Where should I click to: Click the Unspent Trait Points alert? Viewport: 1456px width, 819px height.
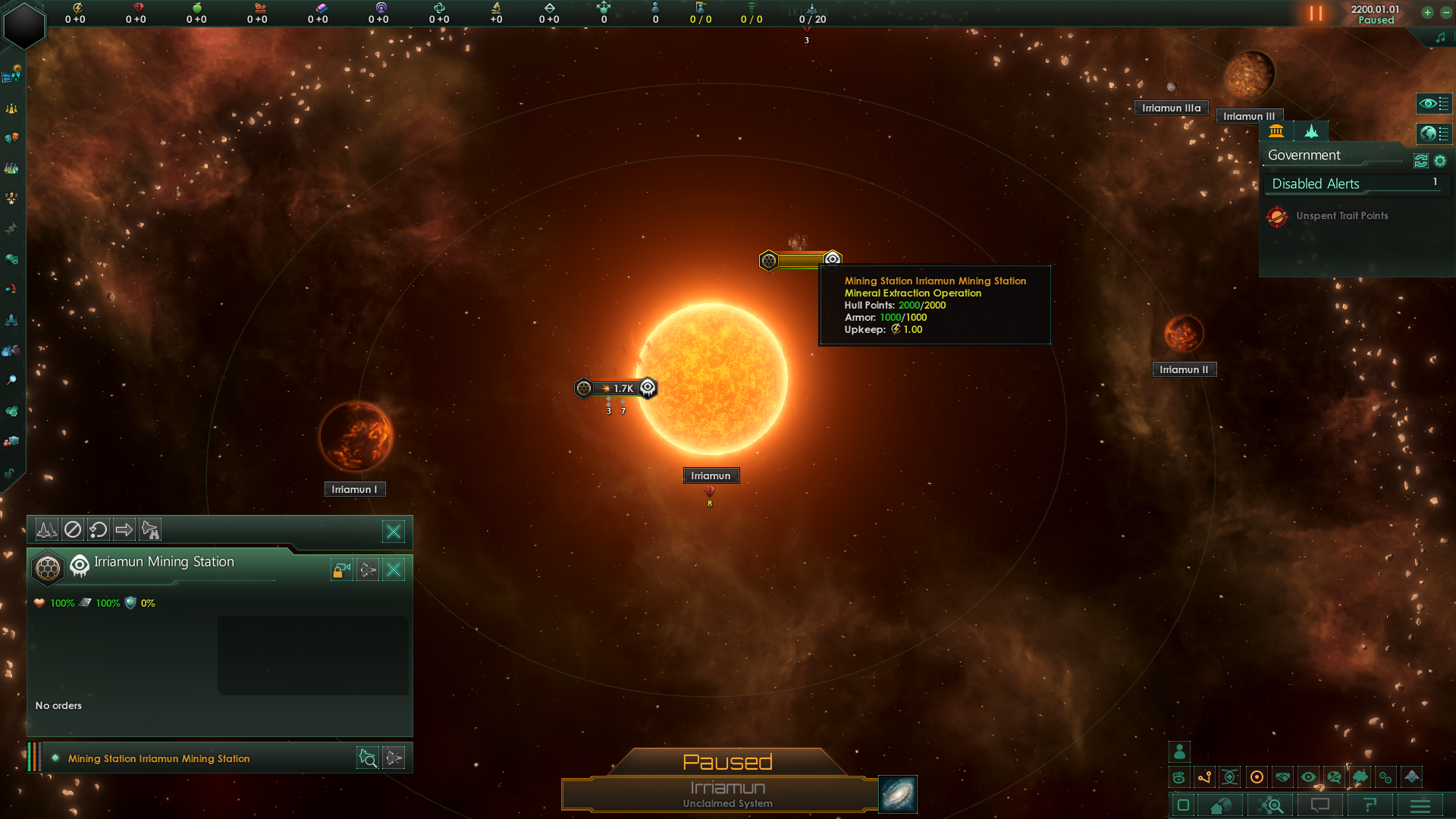1341,215
